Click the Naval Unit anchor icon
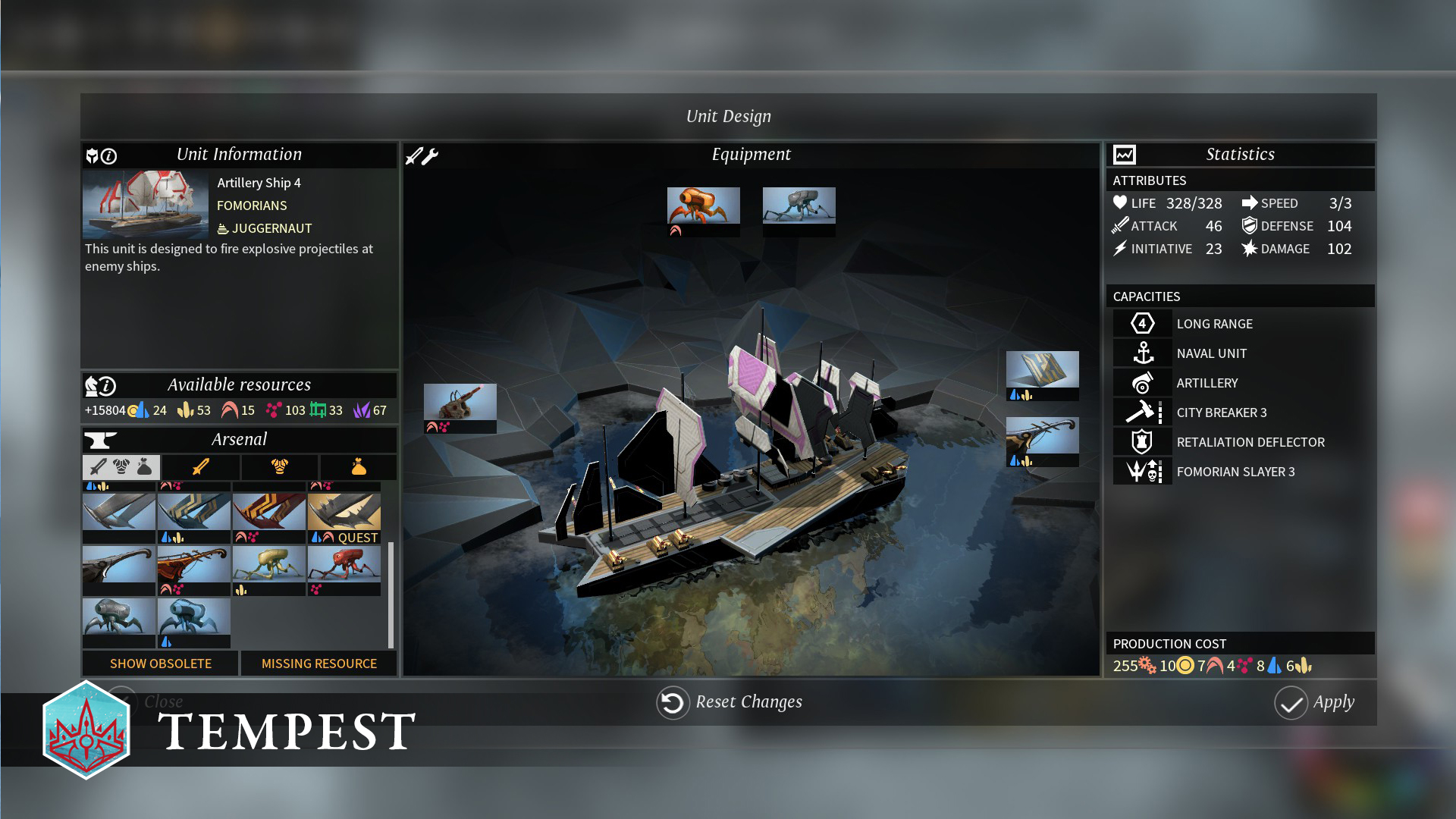 point(1142,353)
